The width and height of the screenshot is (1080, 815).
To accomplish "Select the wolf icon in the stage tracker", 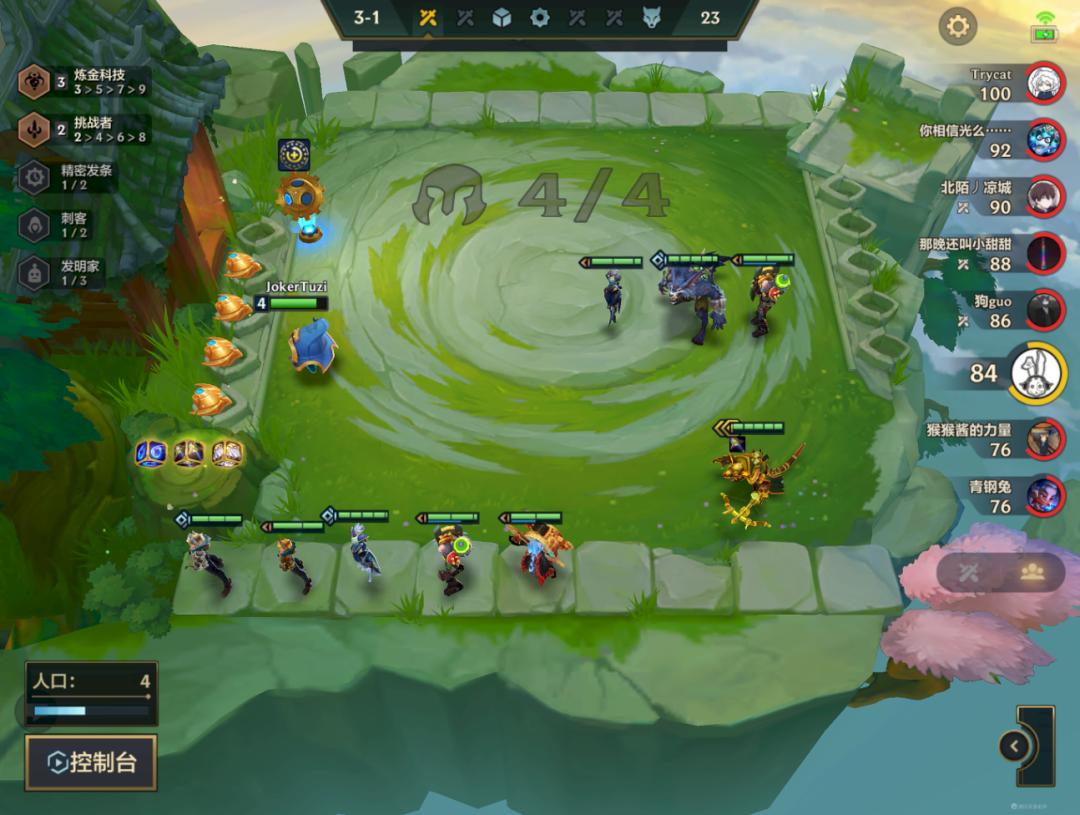I will pyautogui.click(x=652, y=18).
